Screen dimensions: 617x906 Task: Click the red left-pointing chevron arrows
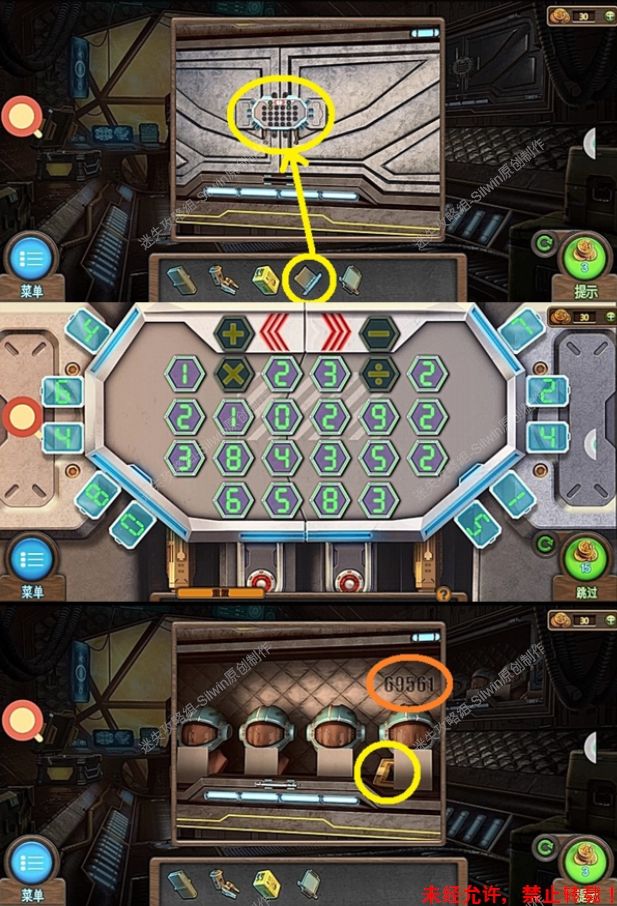pyautogui.click(x=279, y=333)
